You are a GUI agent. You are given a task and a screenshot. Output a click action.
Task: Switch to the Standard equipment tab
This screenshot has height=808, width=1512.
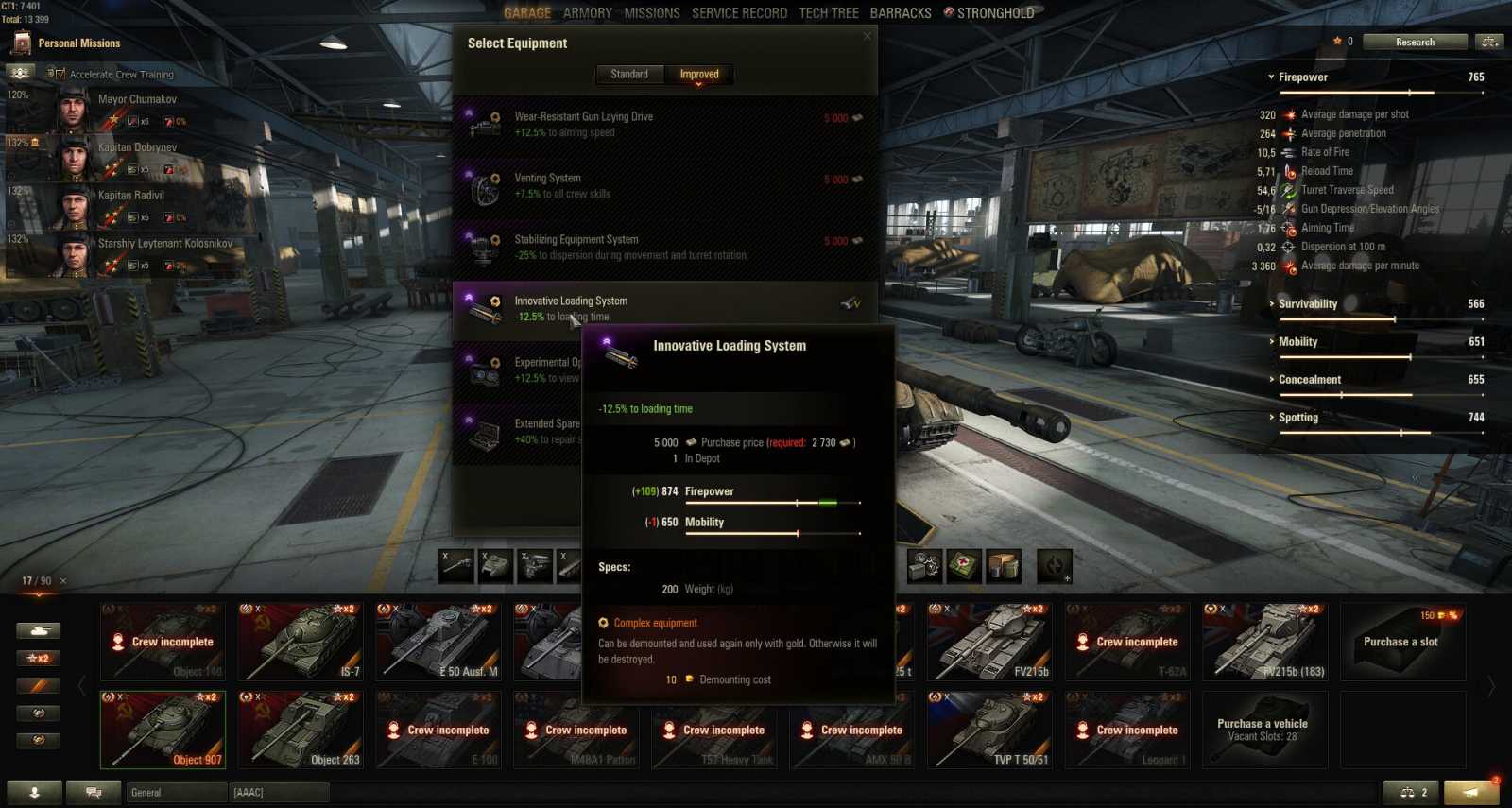click(x=629, y=75)
